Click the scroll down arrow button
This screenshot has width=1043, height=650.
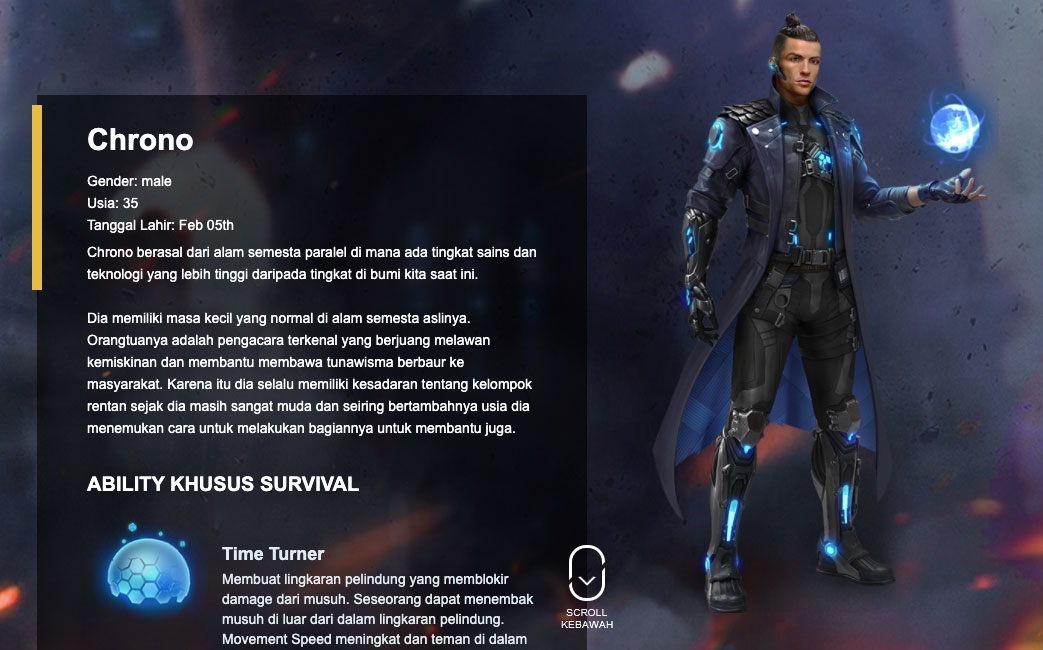587,575
